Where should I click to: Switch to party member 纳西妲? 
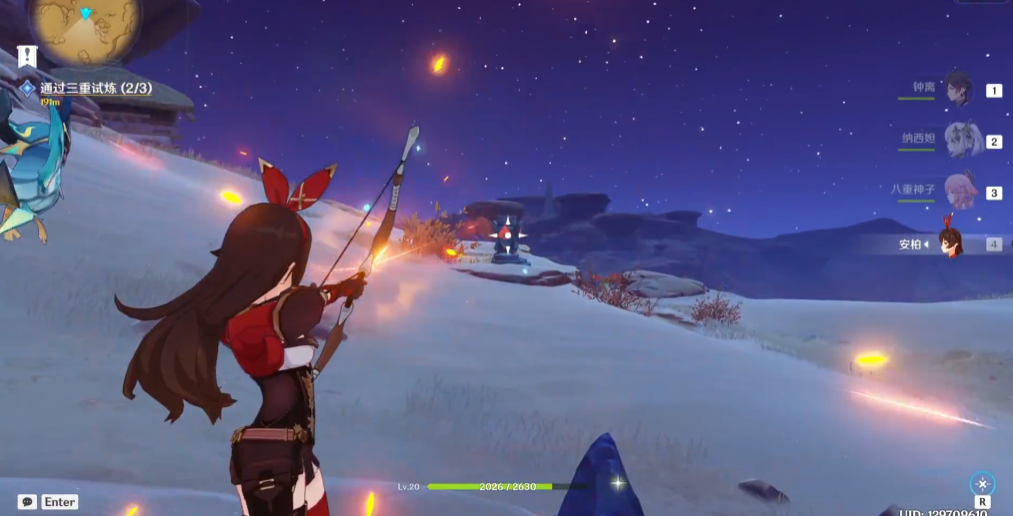(960, 140)
